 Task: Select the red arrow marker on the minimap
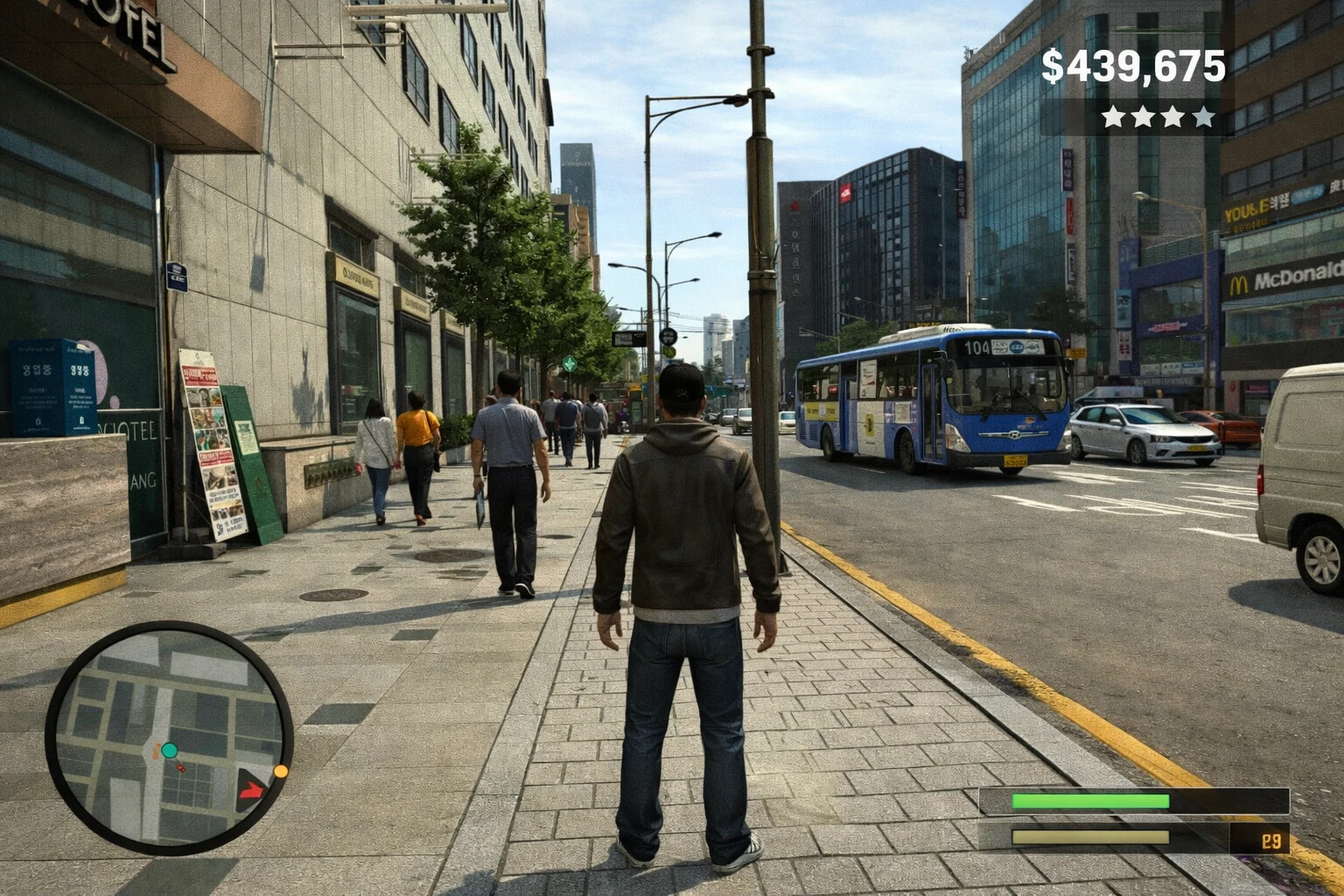pos(250,791)
